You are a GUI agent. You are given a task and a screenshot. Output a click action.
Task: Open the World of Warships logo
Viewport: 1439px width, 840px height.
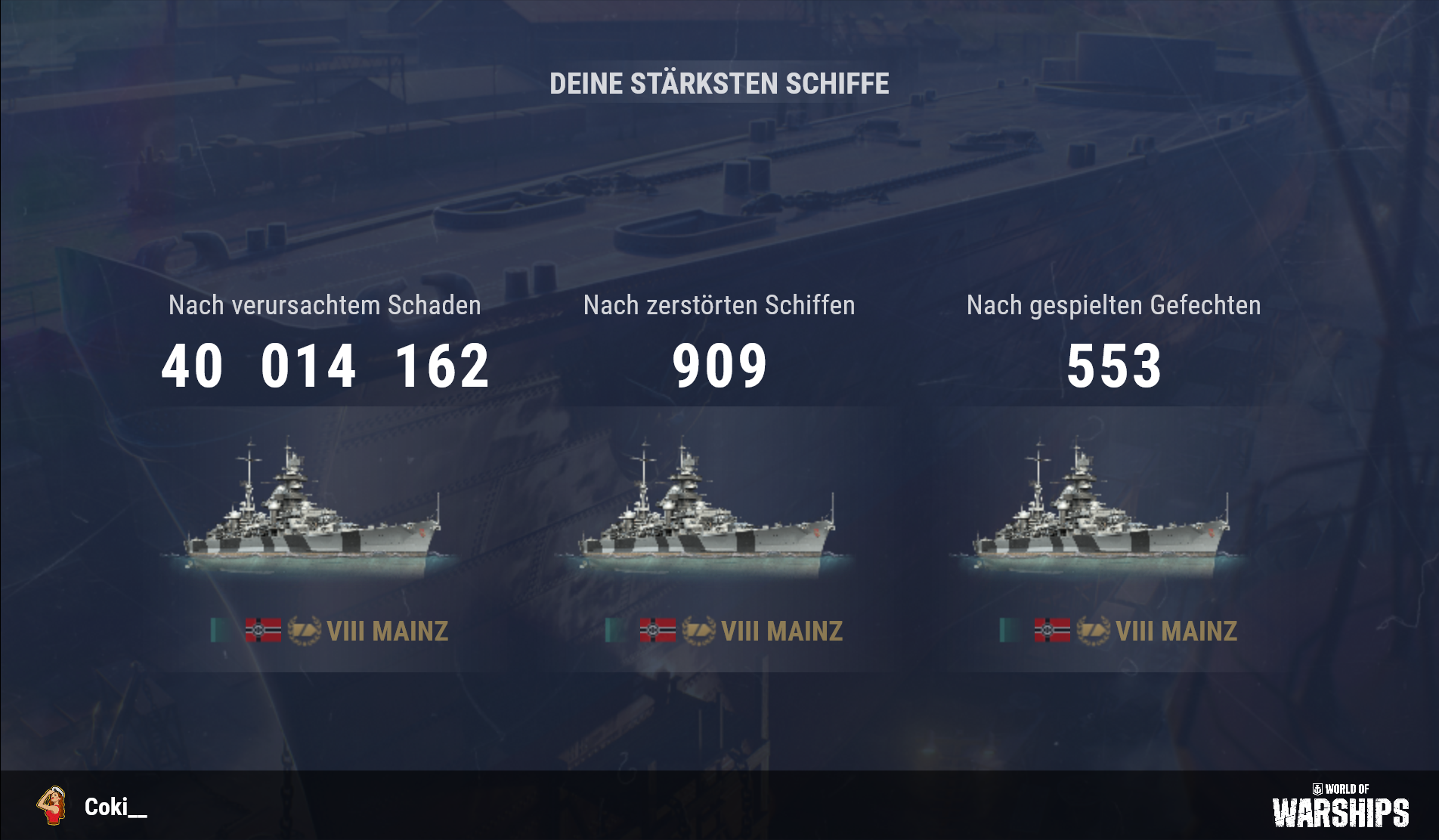click(1340, 806)
